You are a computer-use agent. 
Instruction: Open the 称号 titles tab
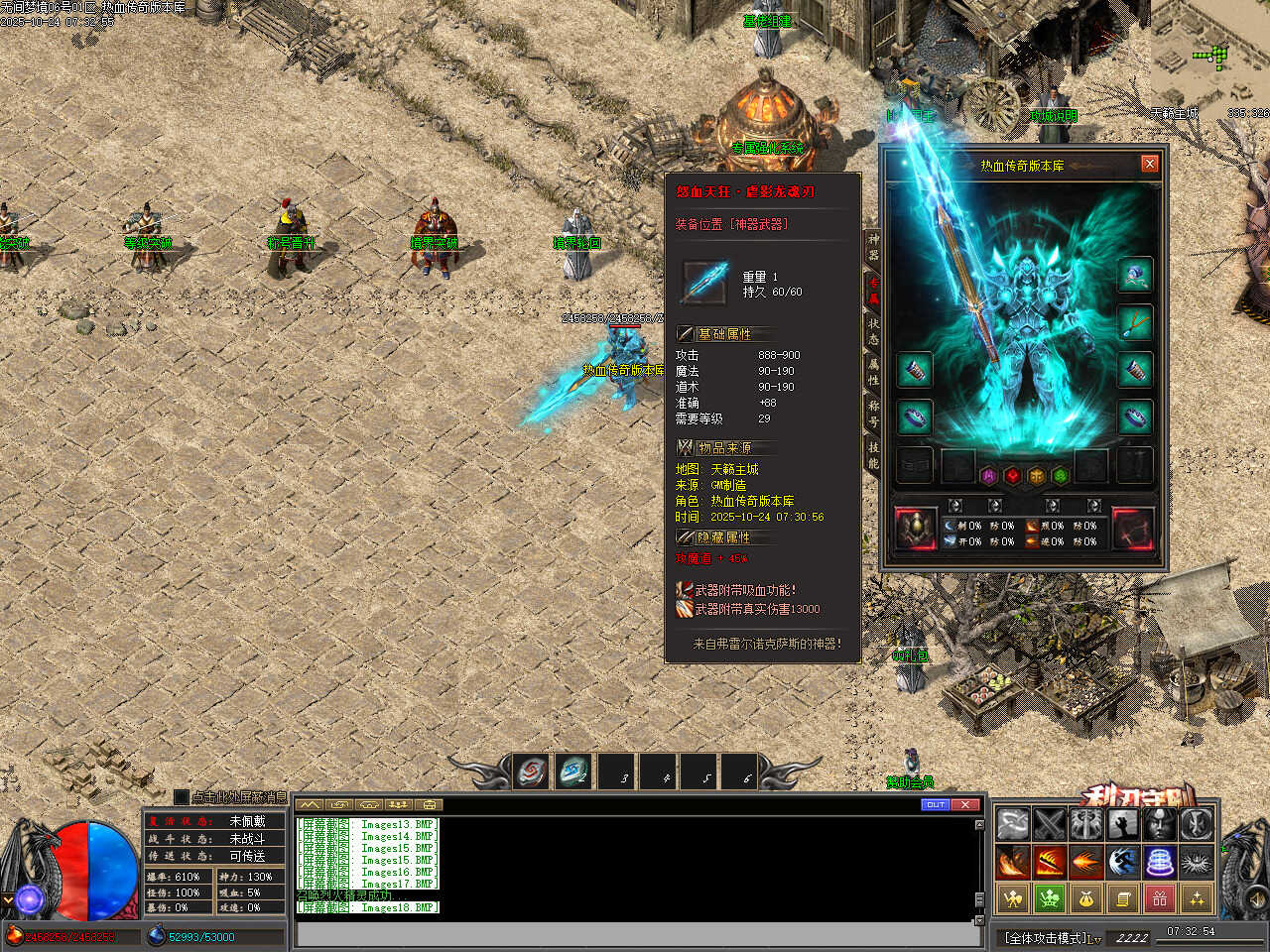[x=873, y=414]
